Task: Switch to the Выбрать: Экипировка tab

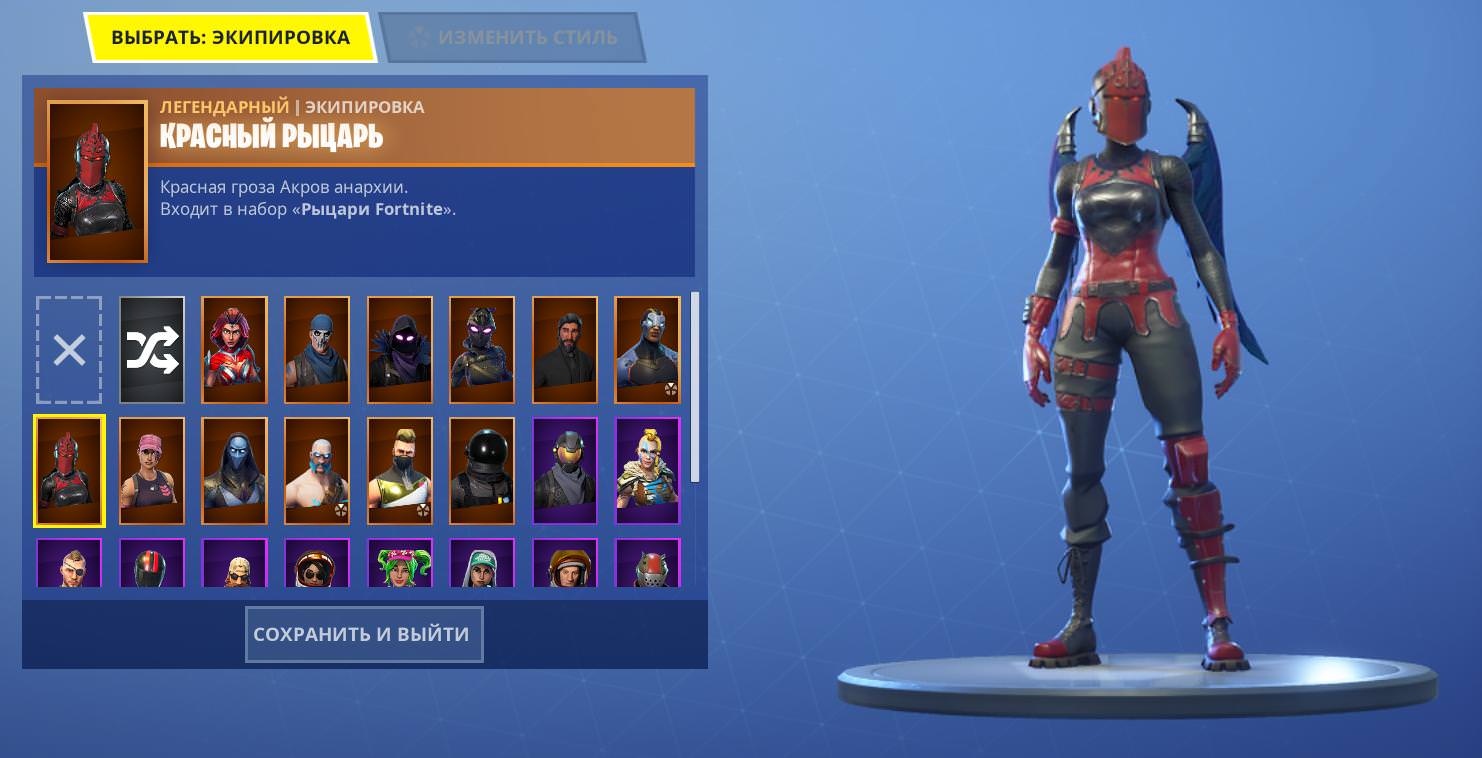Action: (x=230, y=38)
